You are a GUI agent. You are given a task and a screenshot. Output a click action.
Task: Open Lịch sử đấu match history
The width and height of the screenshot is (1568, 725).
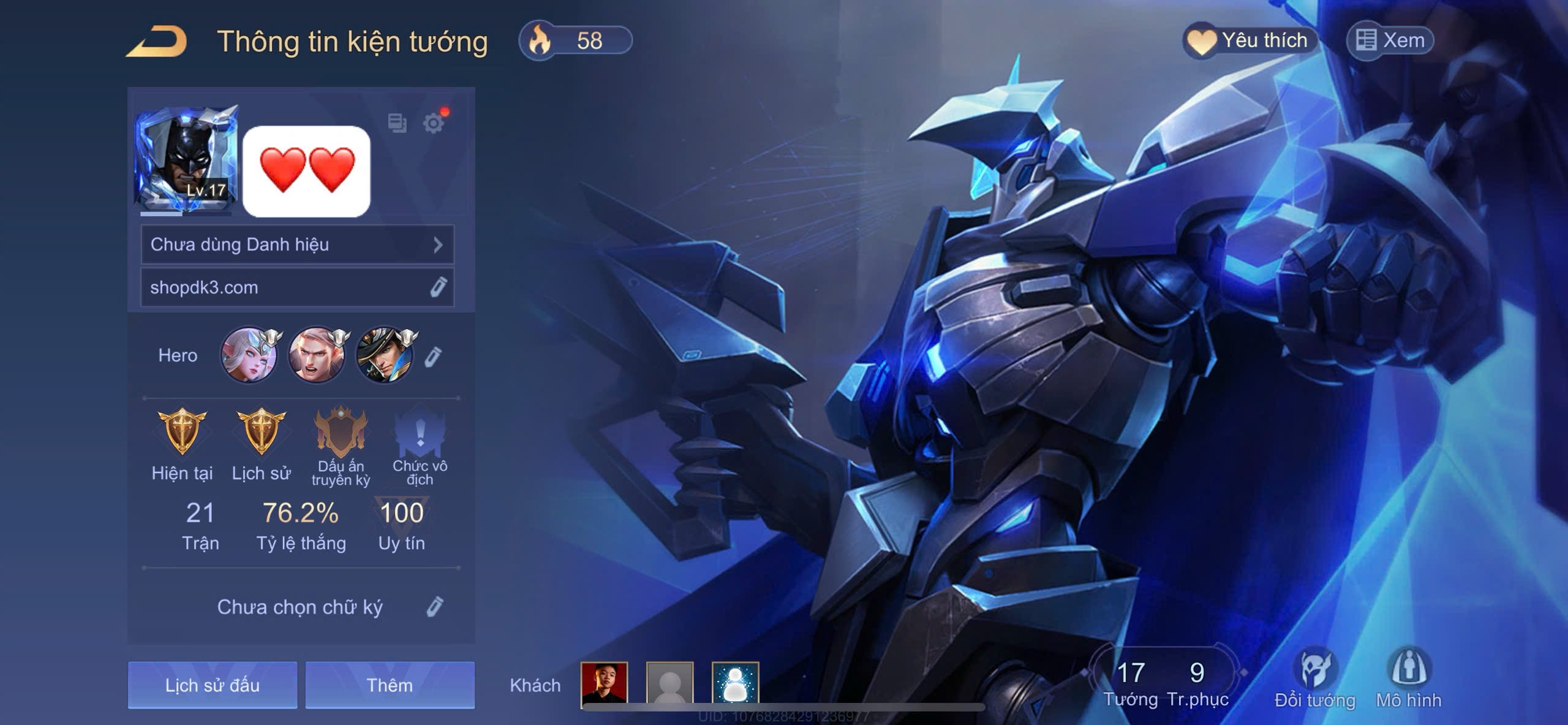point(213,685)
